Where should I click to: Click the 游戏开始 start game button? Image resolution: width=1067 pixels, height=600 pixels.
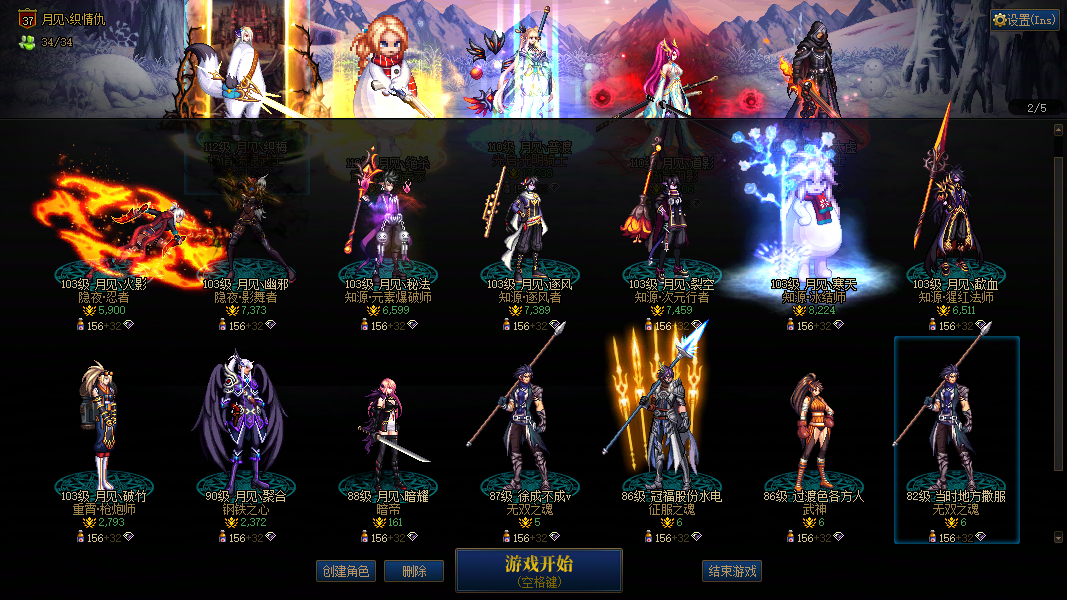(538, 570)
